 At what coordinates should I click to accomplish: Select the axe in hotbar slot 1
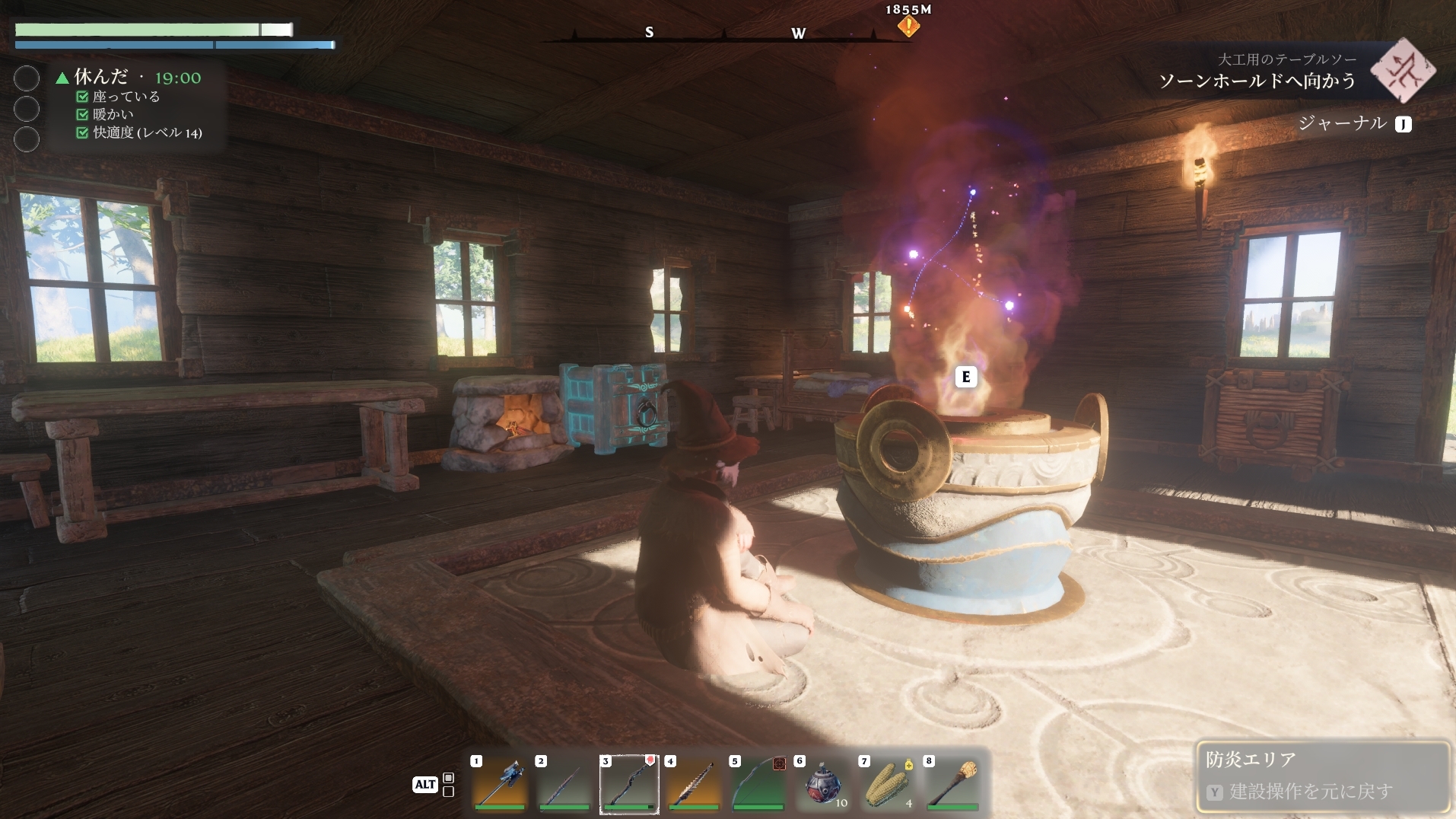tap(499, 784)
